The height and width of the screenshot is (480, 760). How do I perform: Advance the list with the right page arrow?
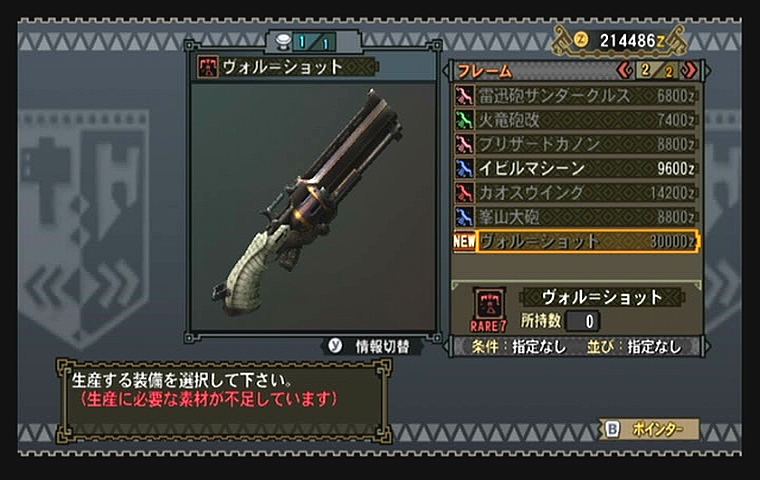coord(690,71)
